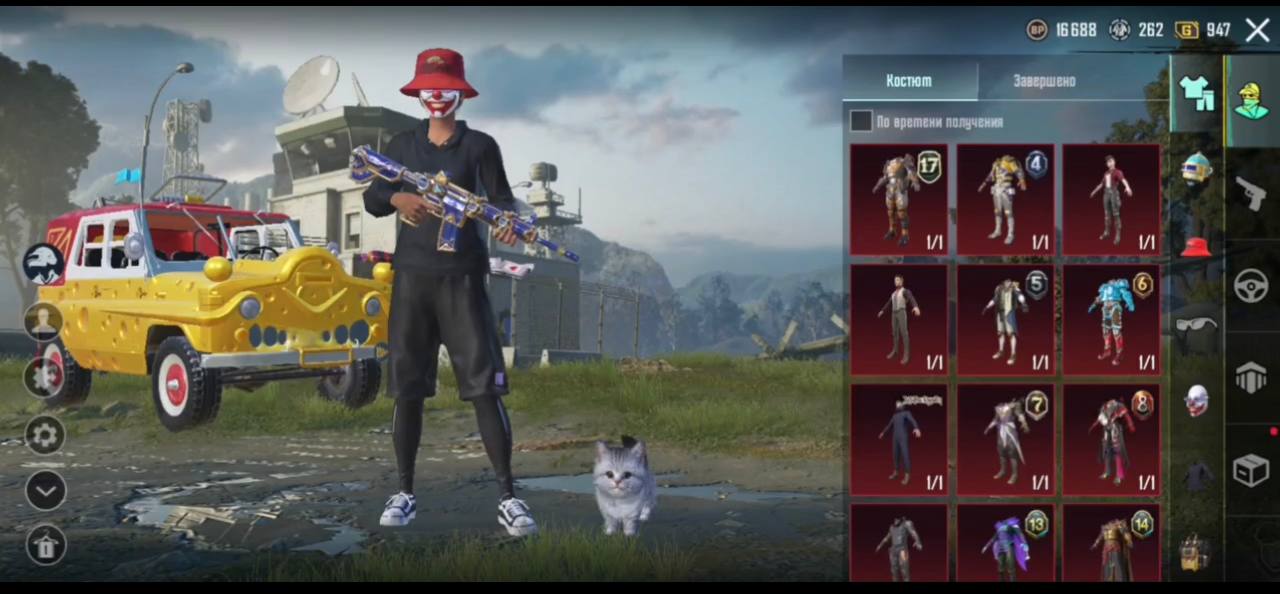Select the level 8 red-caped costume
Image resolution: width=1280 pixels, height=594 pixels.
pos(1111,439)
